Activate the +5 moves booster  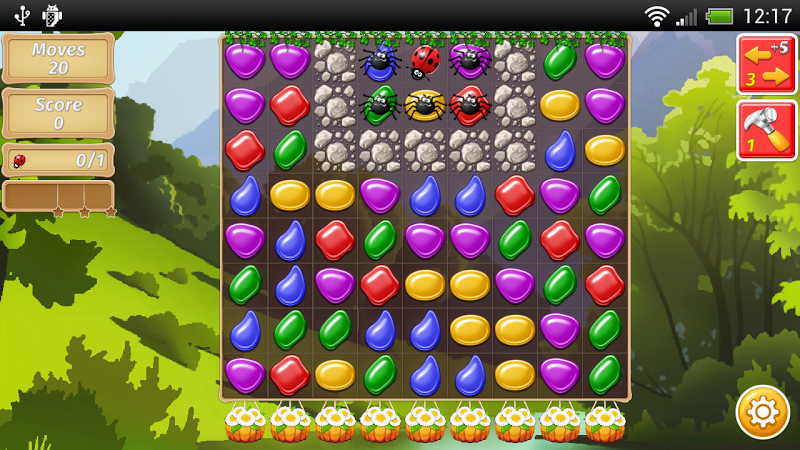pyautogui.click(x=766, y=64)
